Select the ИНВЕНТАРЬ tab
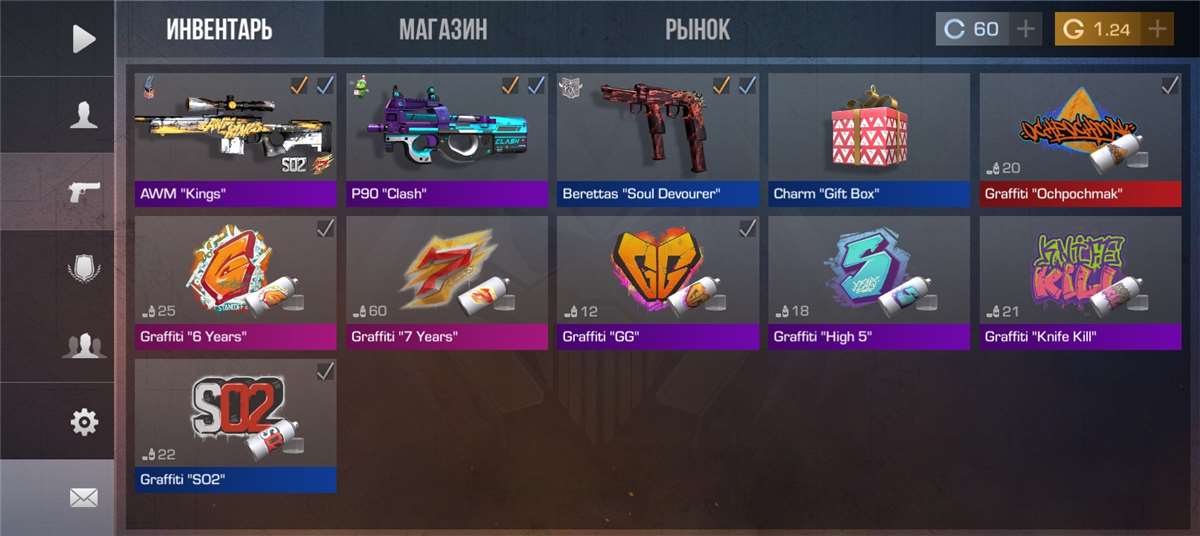This screenshot has width=1200, height=536. tap(219, 29)
